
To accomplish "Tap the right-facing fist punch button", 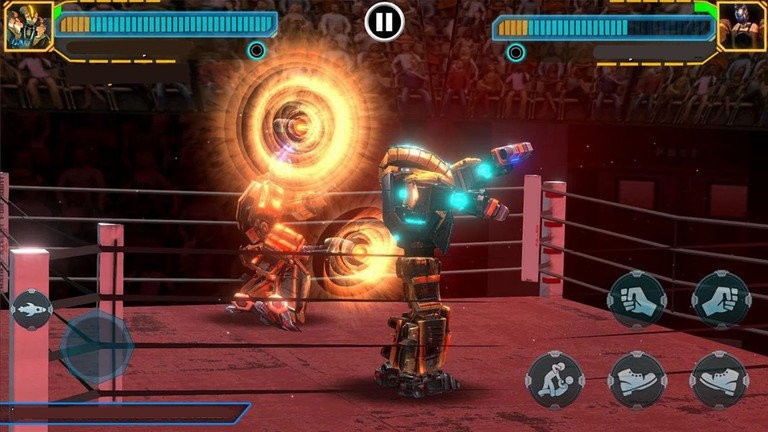I will (x=721, y=300).
